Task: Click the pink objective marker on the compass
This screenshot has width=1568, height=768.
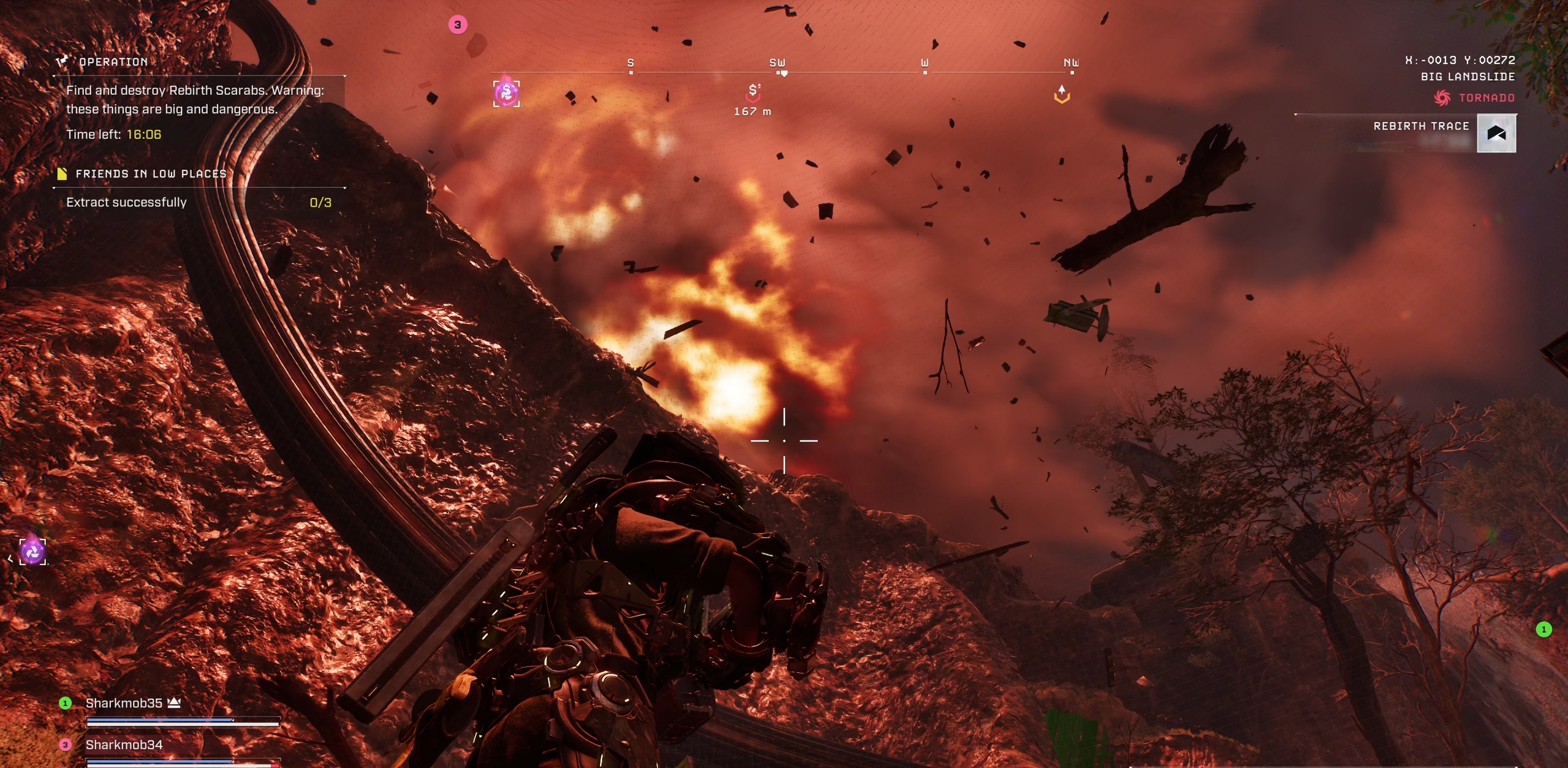Action: click(507, 93)
